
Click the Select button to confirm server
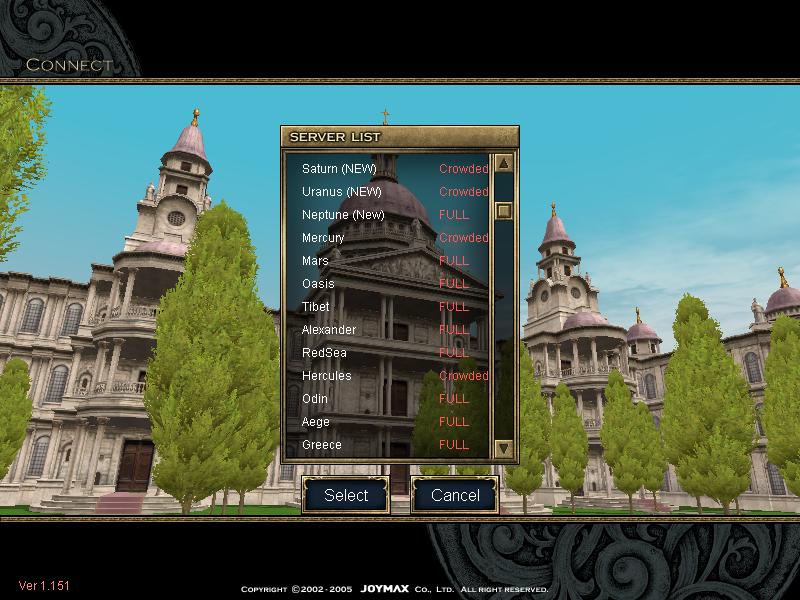click(346, 495)
